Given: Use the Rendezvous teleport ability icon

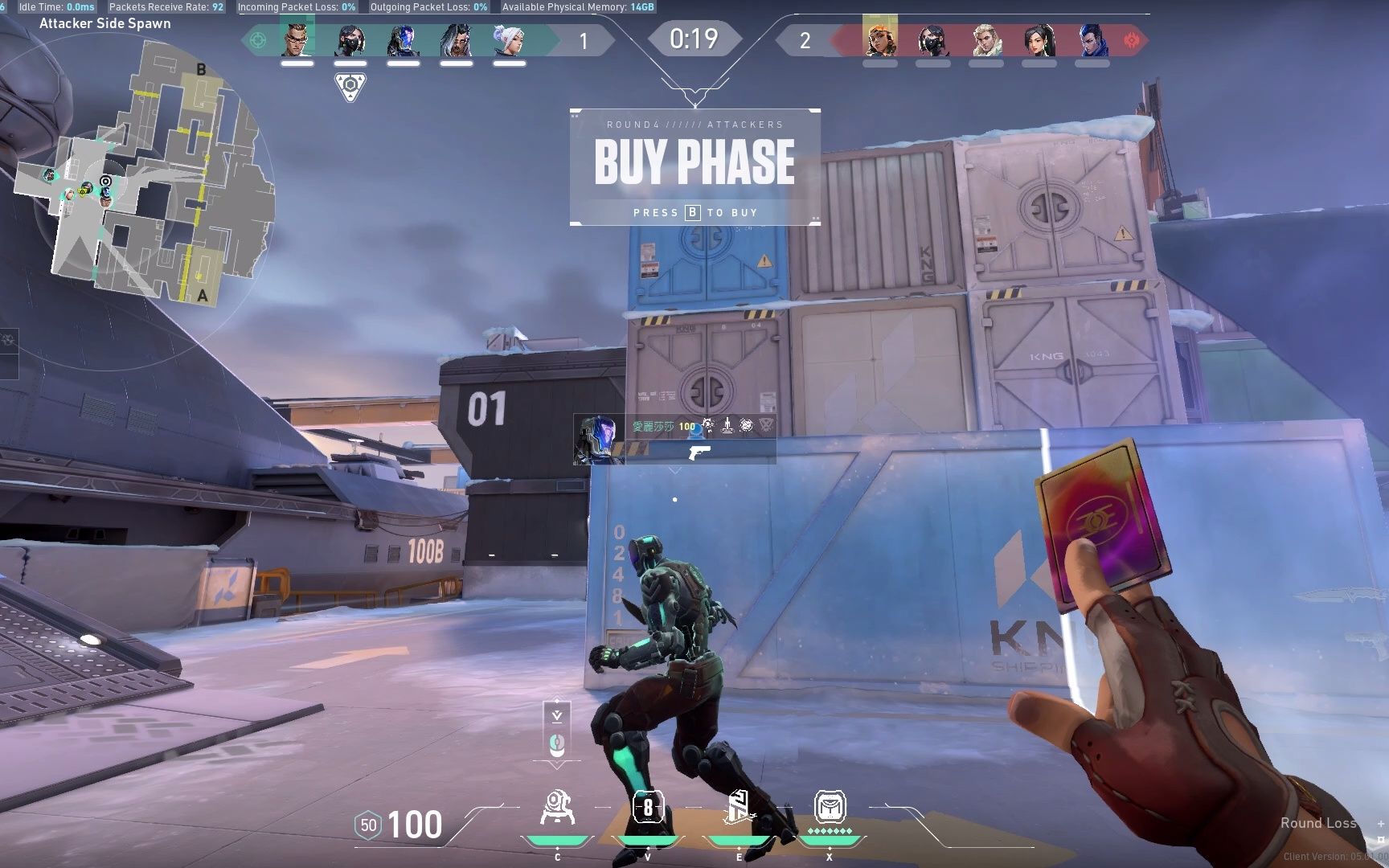Looking at the screenshot, I should click(x=739, y=807).
